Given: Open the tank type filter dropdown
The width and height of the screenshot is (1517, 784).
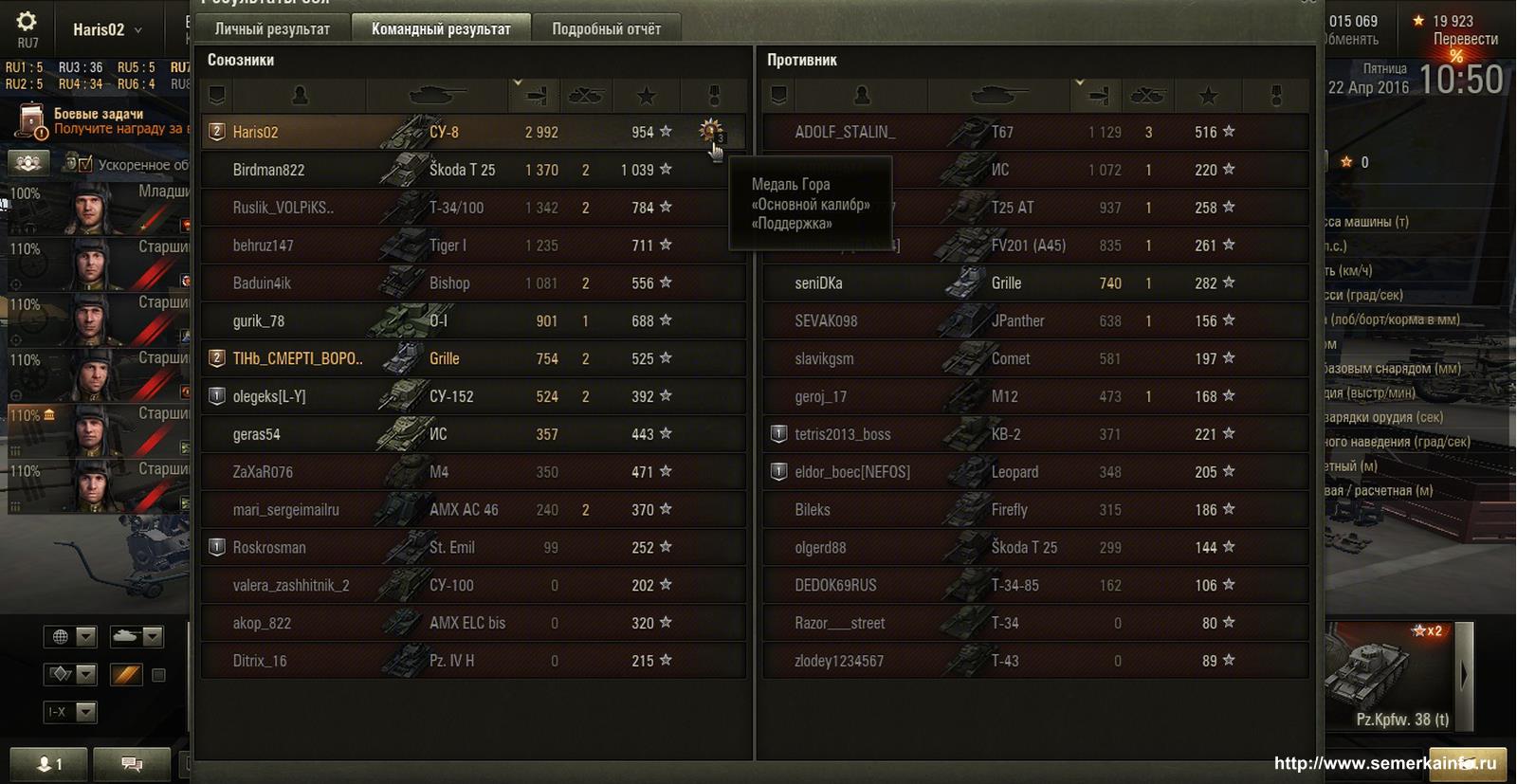Looking at the screenshot, I should point(137,636).
